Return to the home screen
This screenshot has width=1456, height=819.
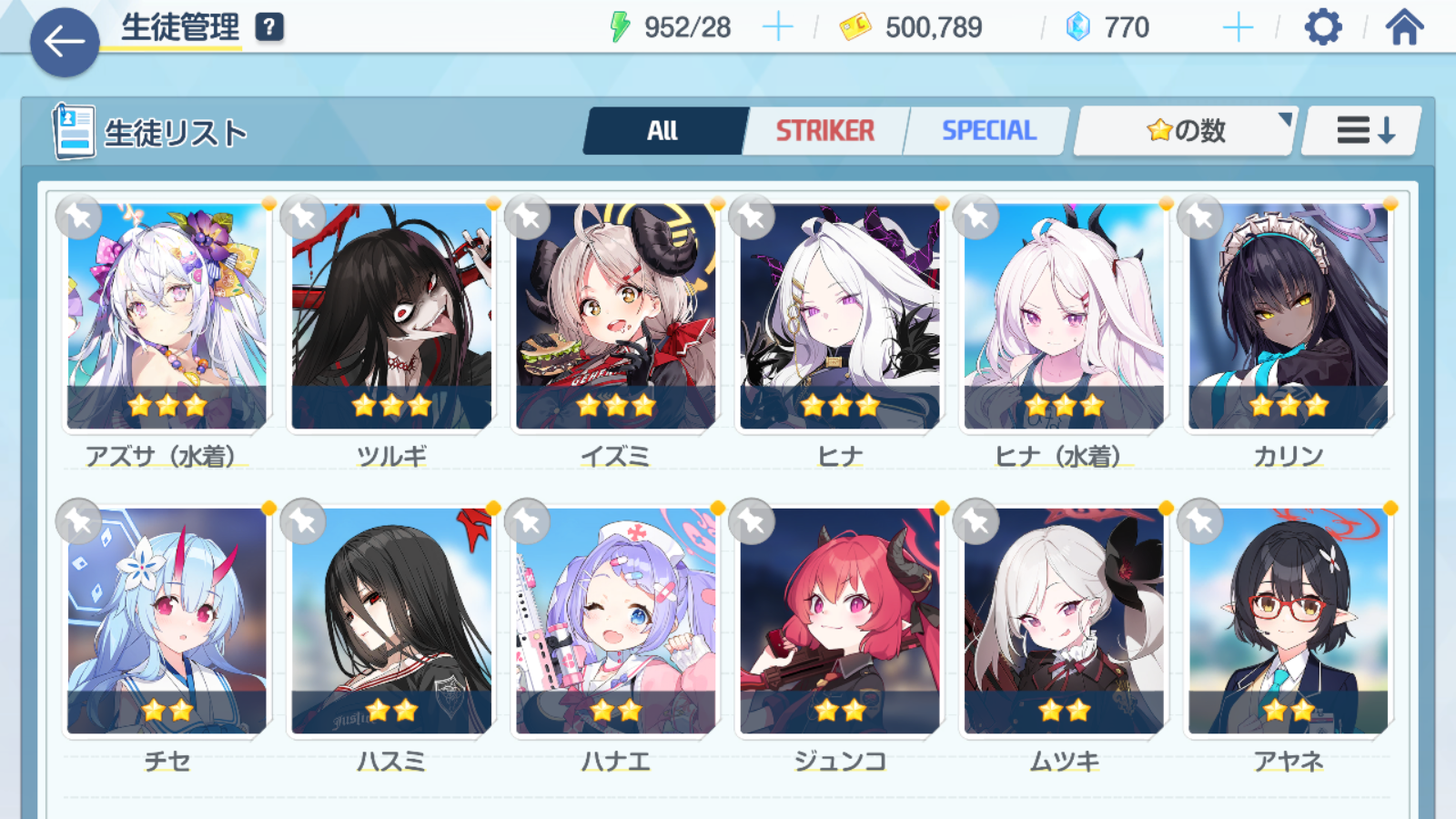[x=1404, y=27]
